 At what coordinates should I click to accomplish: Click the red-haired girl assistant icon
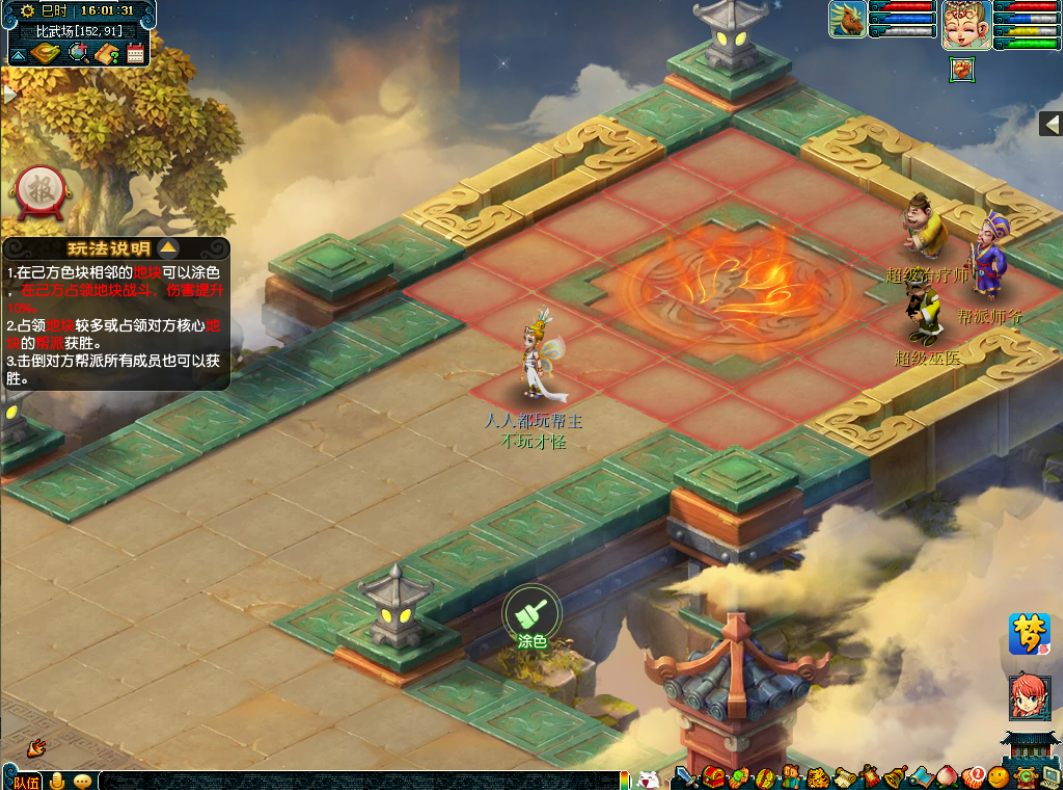coord(1028,696)
